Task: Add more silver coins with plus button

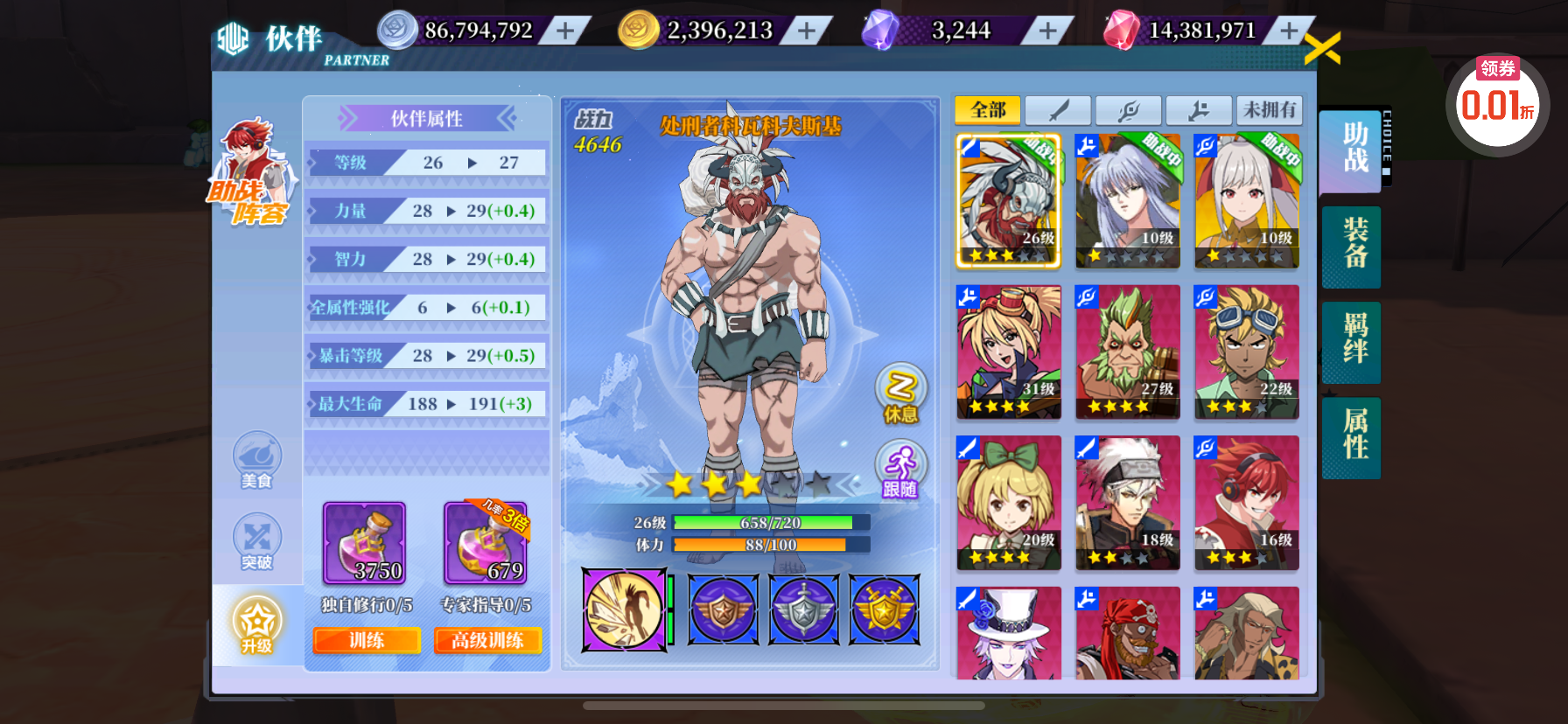Action: coord(566,31)
